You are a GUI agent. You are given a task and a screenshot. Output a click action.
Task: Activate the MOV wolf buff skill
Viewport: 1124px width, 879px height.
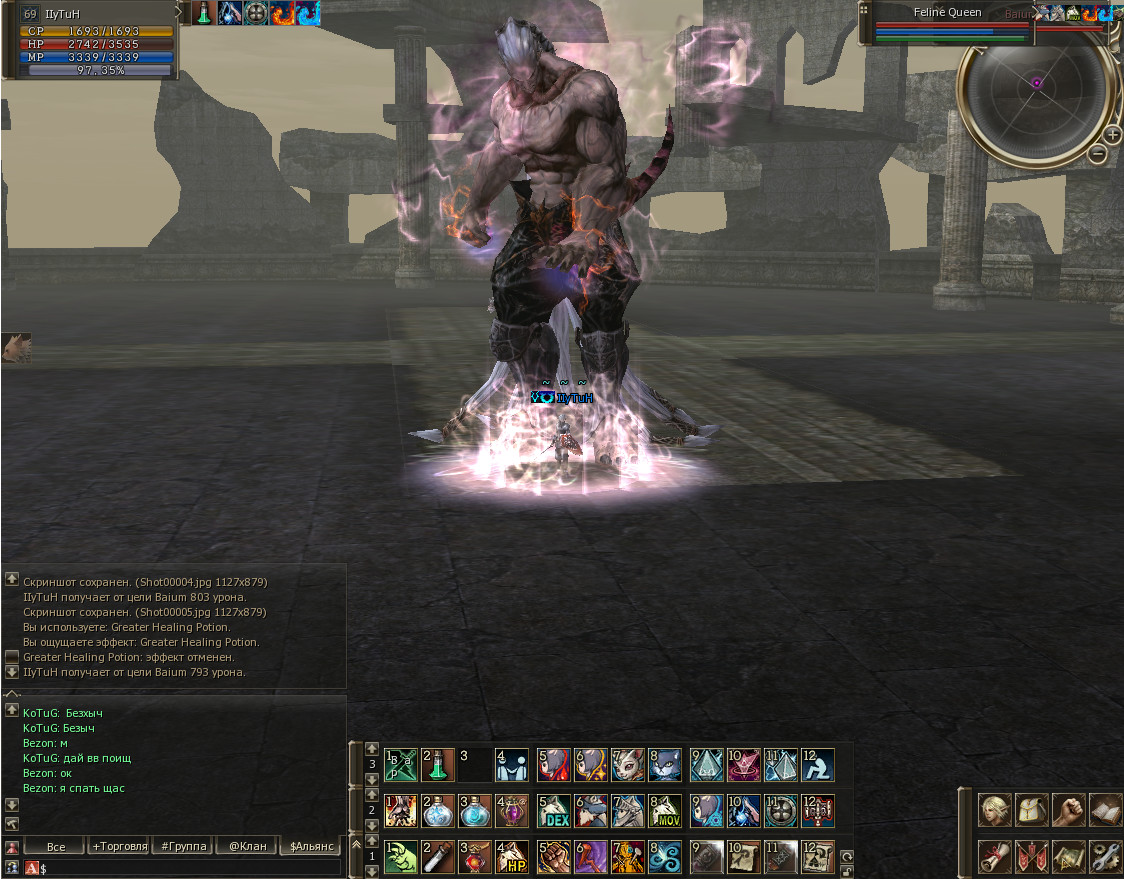[x=665, y=811]
